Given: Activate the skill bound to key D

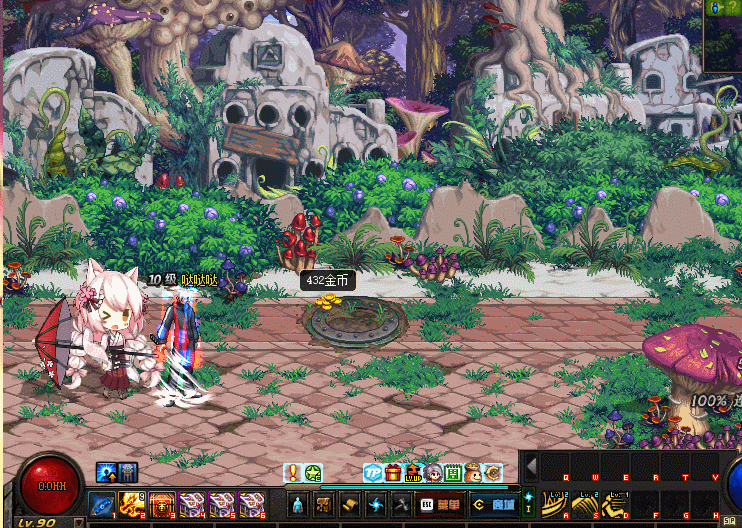Looking at the screenshot, I should pyautogui.click(x=615, y=502).
